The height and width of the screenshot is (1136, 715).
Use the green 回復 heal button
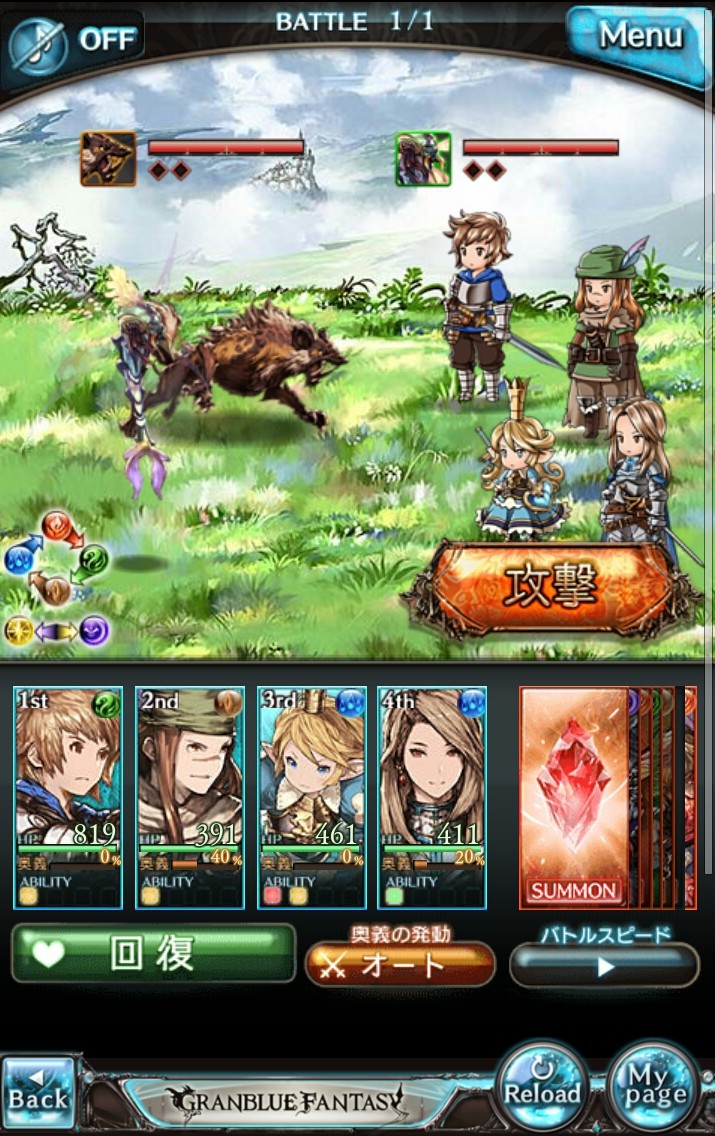pos(154,953)
